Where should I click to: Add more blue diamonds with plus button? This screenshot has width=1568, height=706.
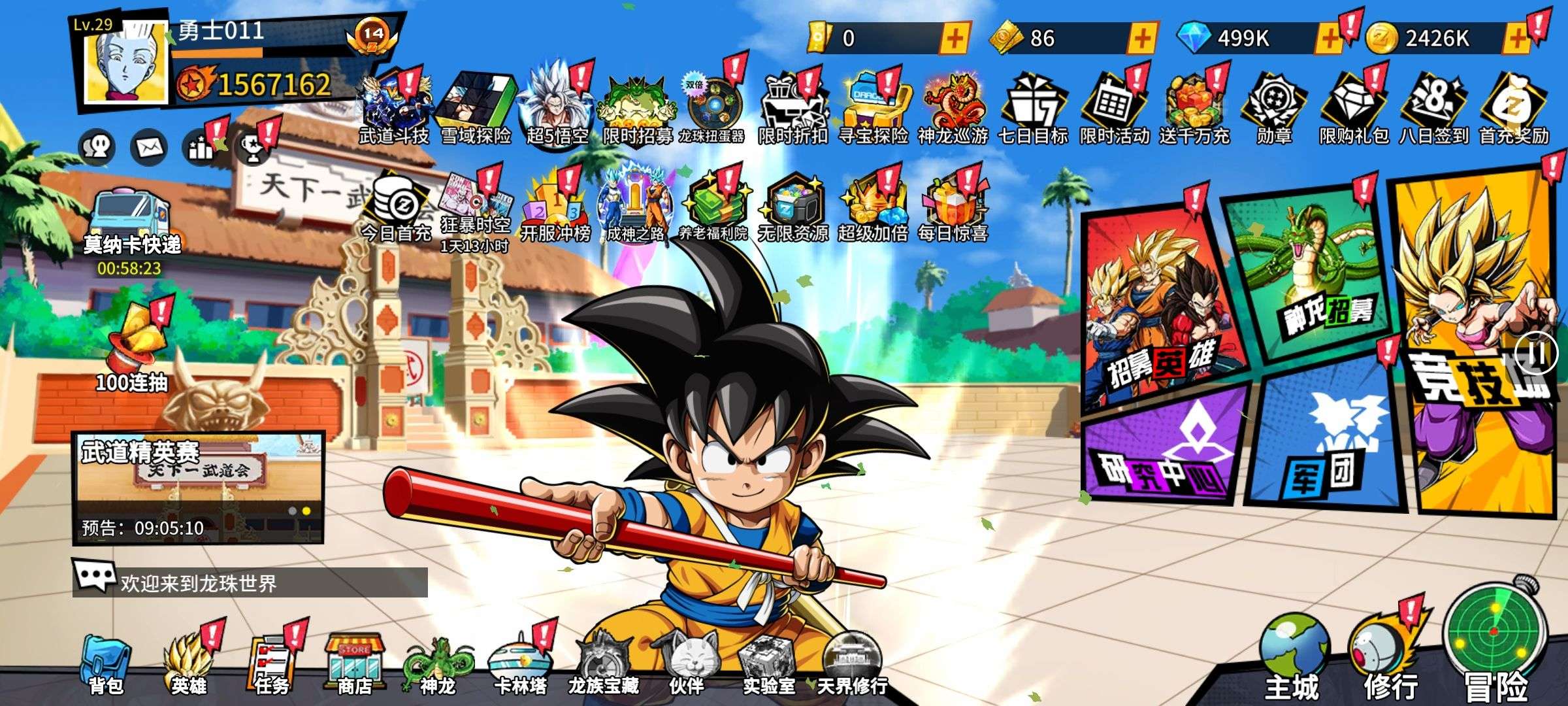coord(1329,39)
